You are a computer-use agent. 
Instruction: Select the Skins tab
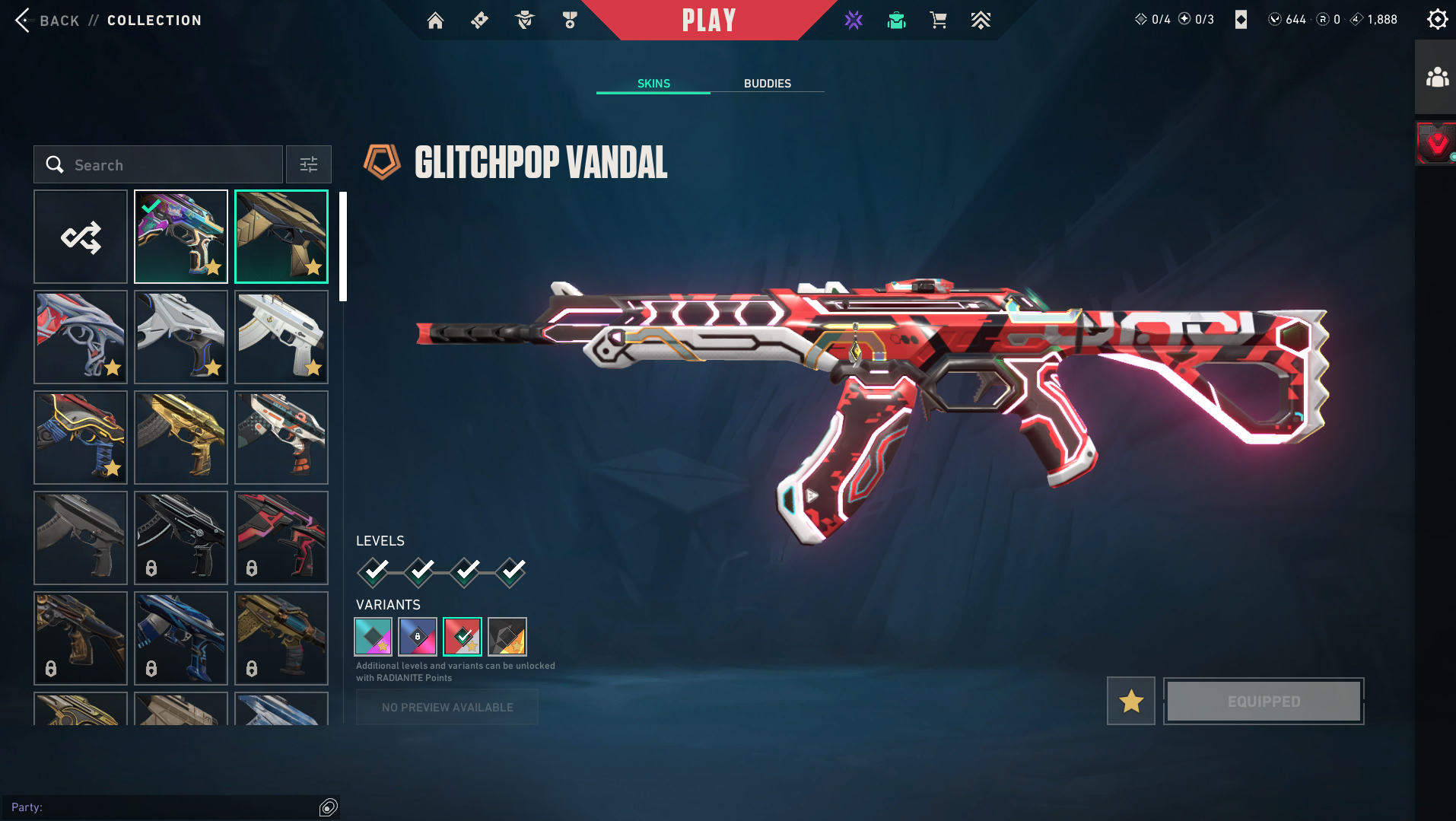[653, 84]
